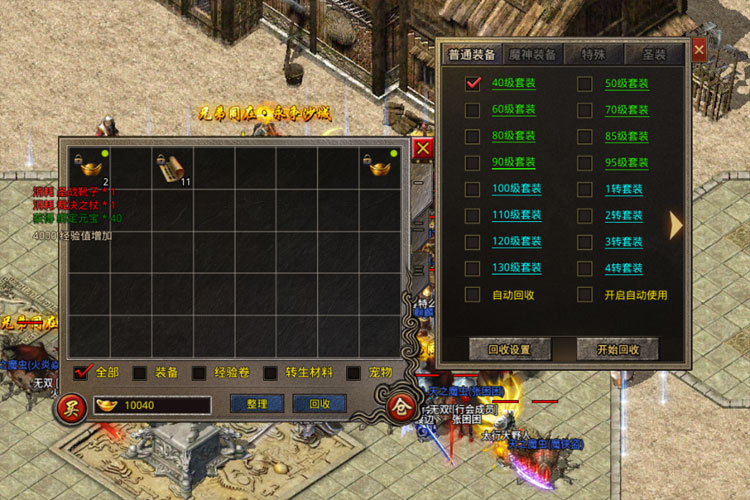Start recycling with 开始回收

point(617,349)
